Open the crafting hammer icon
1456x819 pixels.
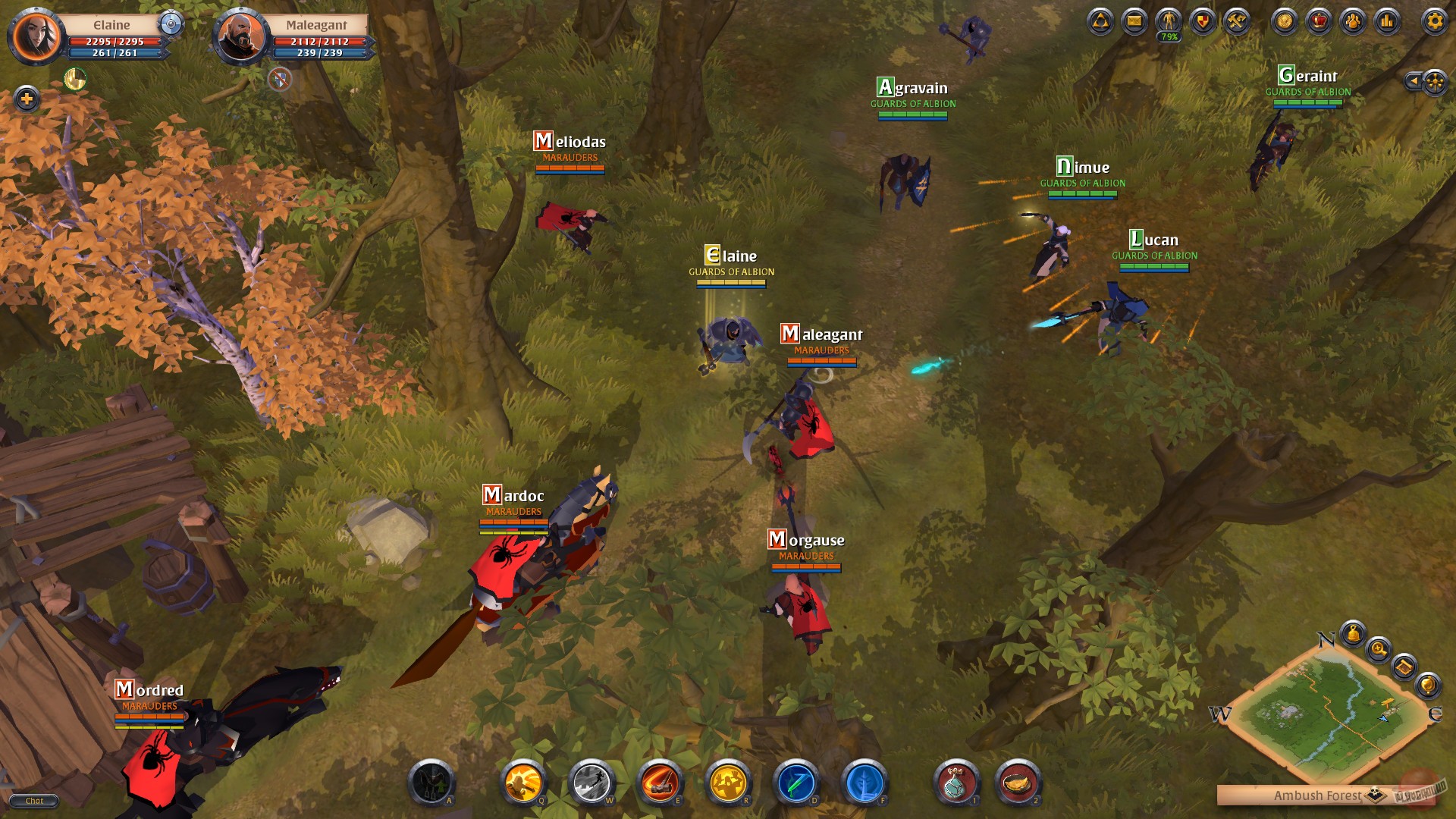[x=1238, y=22]
